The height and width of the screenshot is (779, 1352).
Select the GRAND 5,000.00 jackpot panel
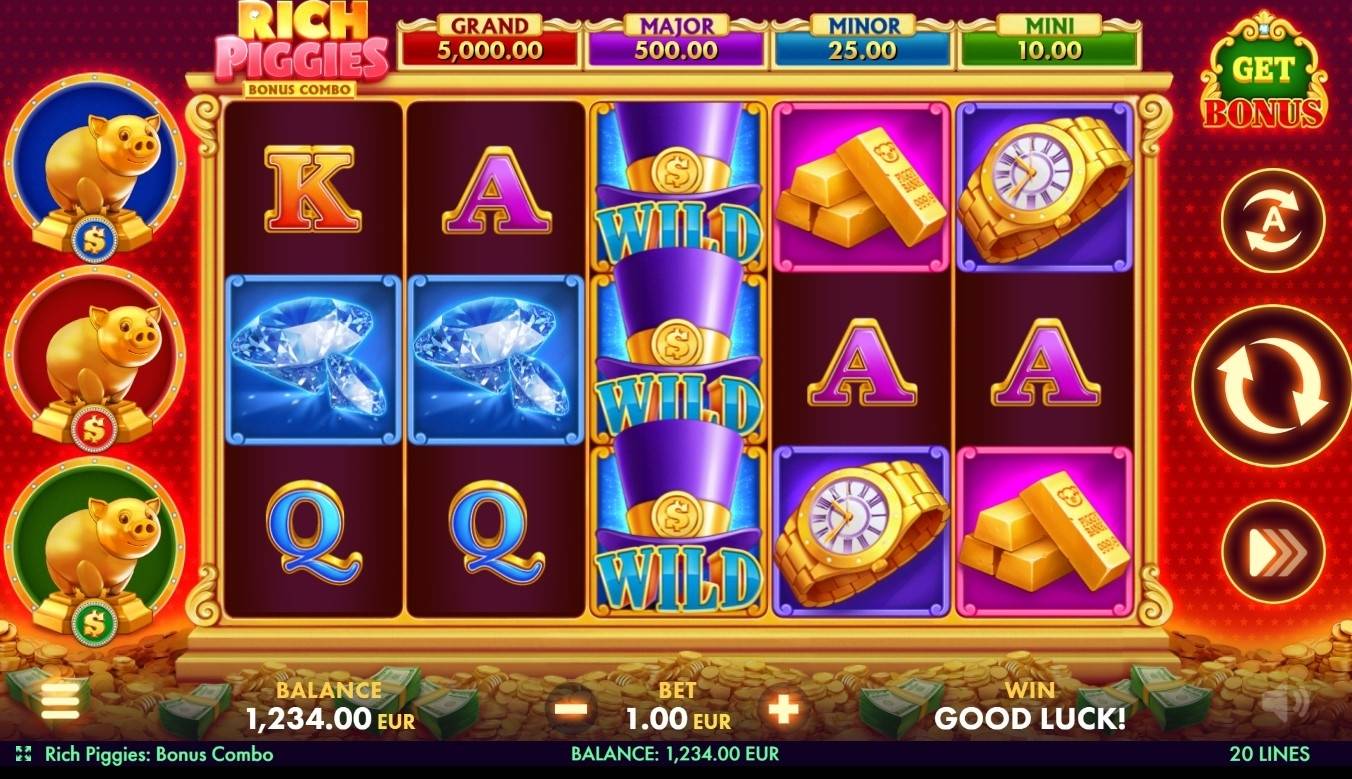(x=489, y=35)
